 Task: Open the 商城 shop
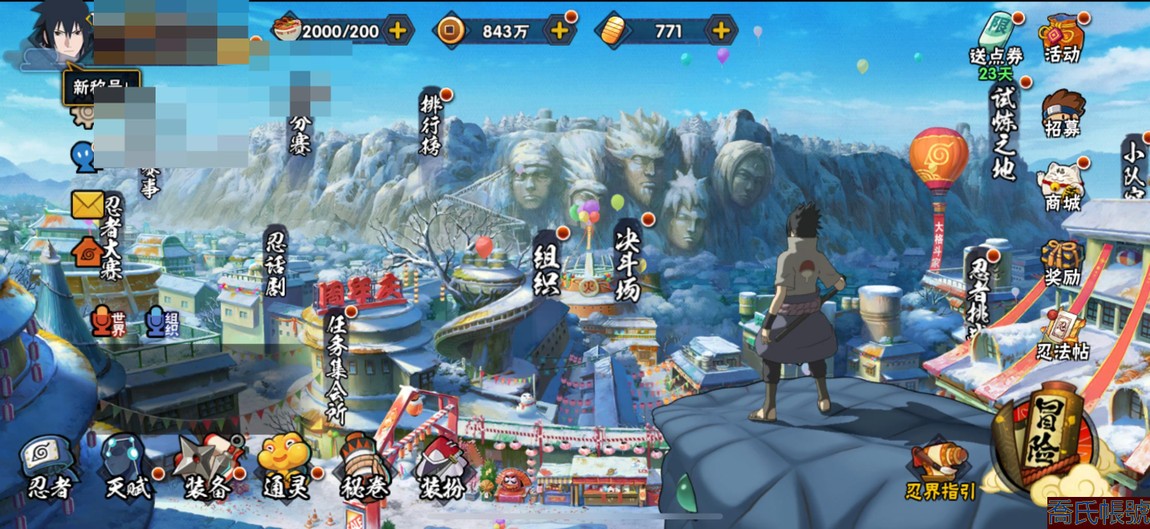pos(1062,187)
